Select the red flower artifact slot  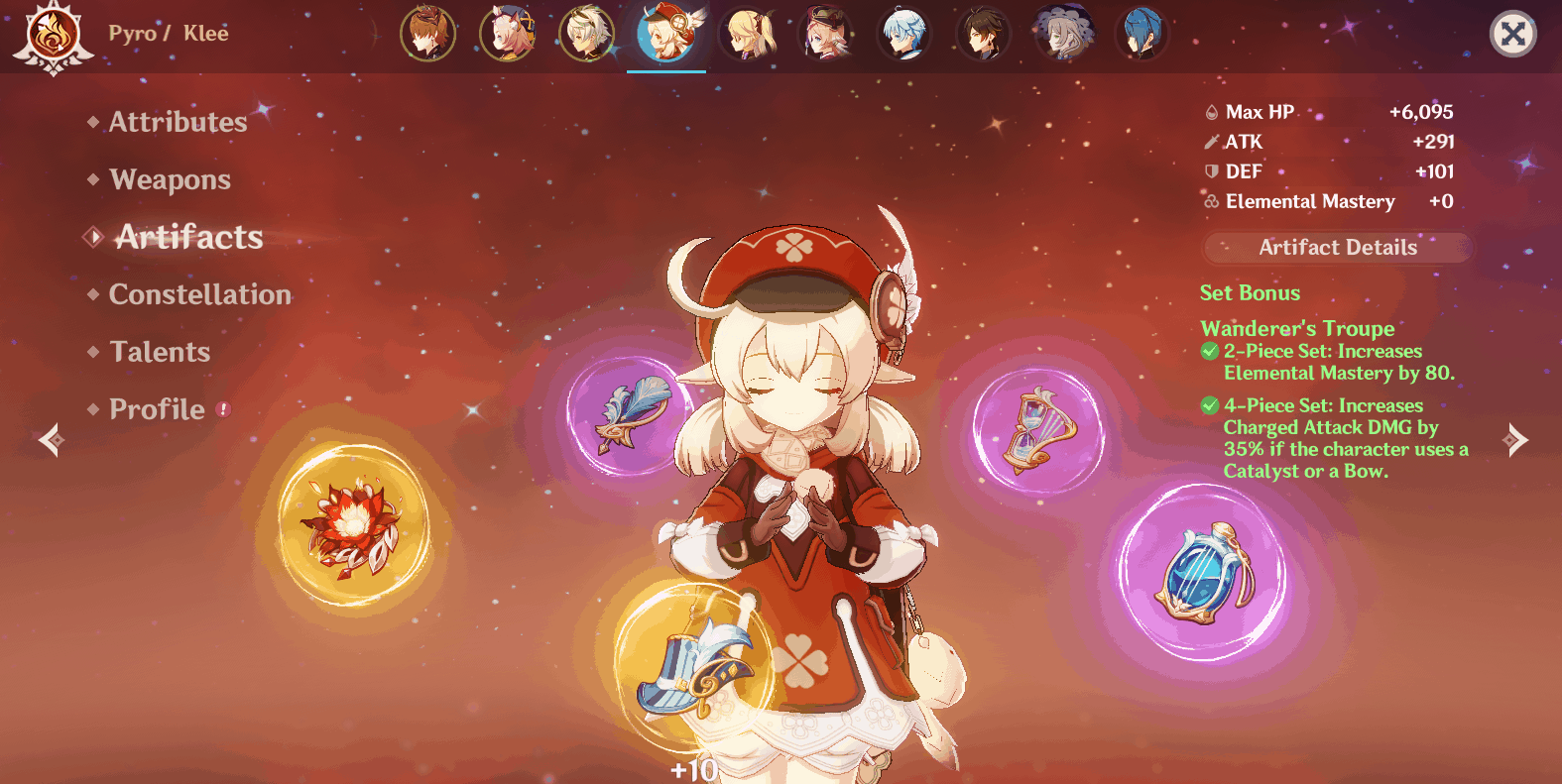tap(352, 524)
